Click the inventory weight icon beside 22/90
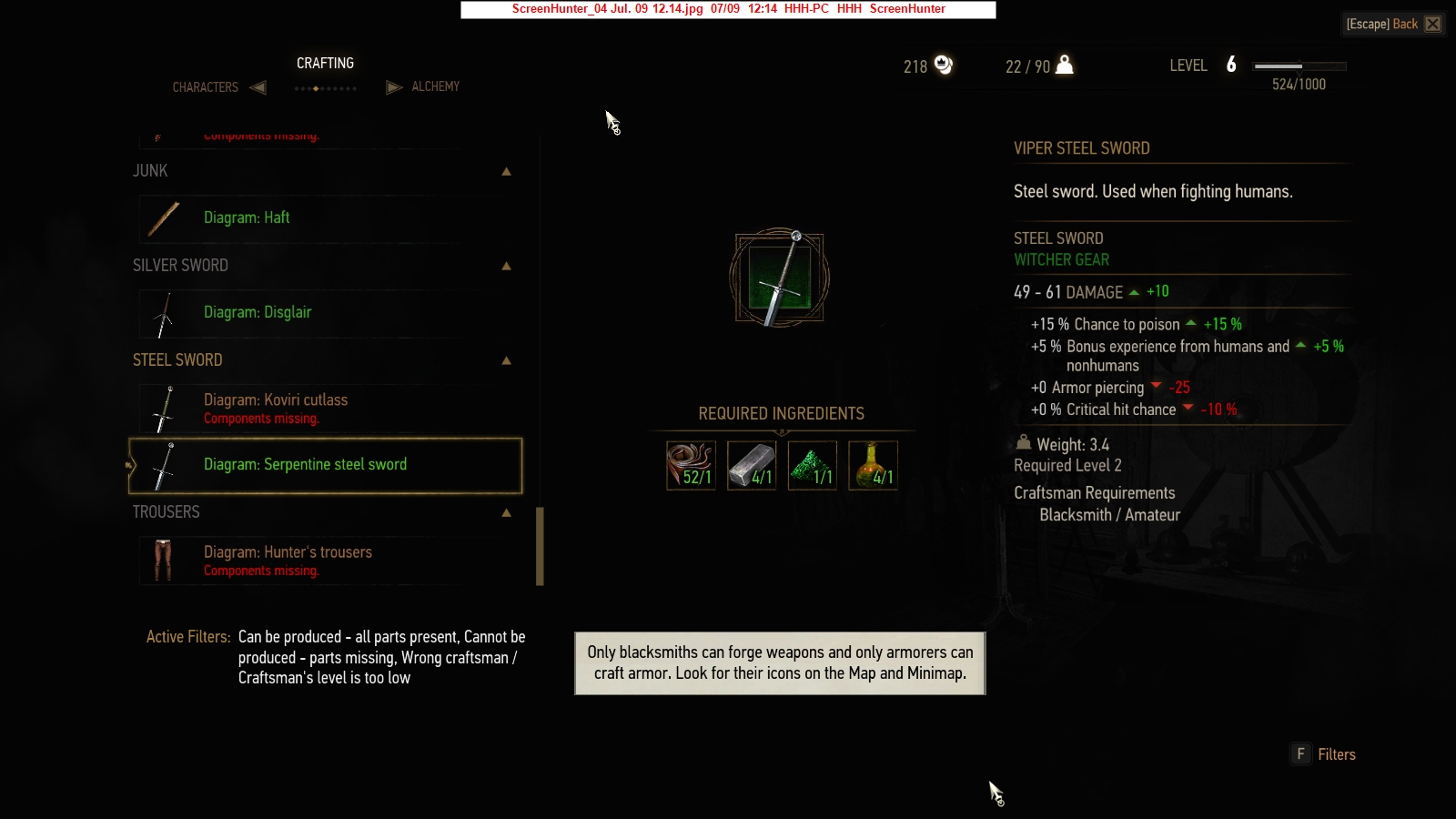 (x=1065, y=66)
